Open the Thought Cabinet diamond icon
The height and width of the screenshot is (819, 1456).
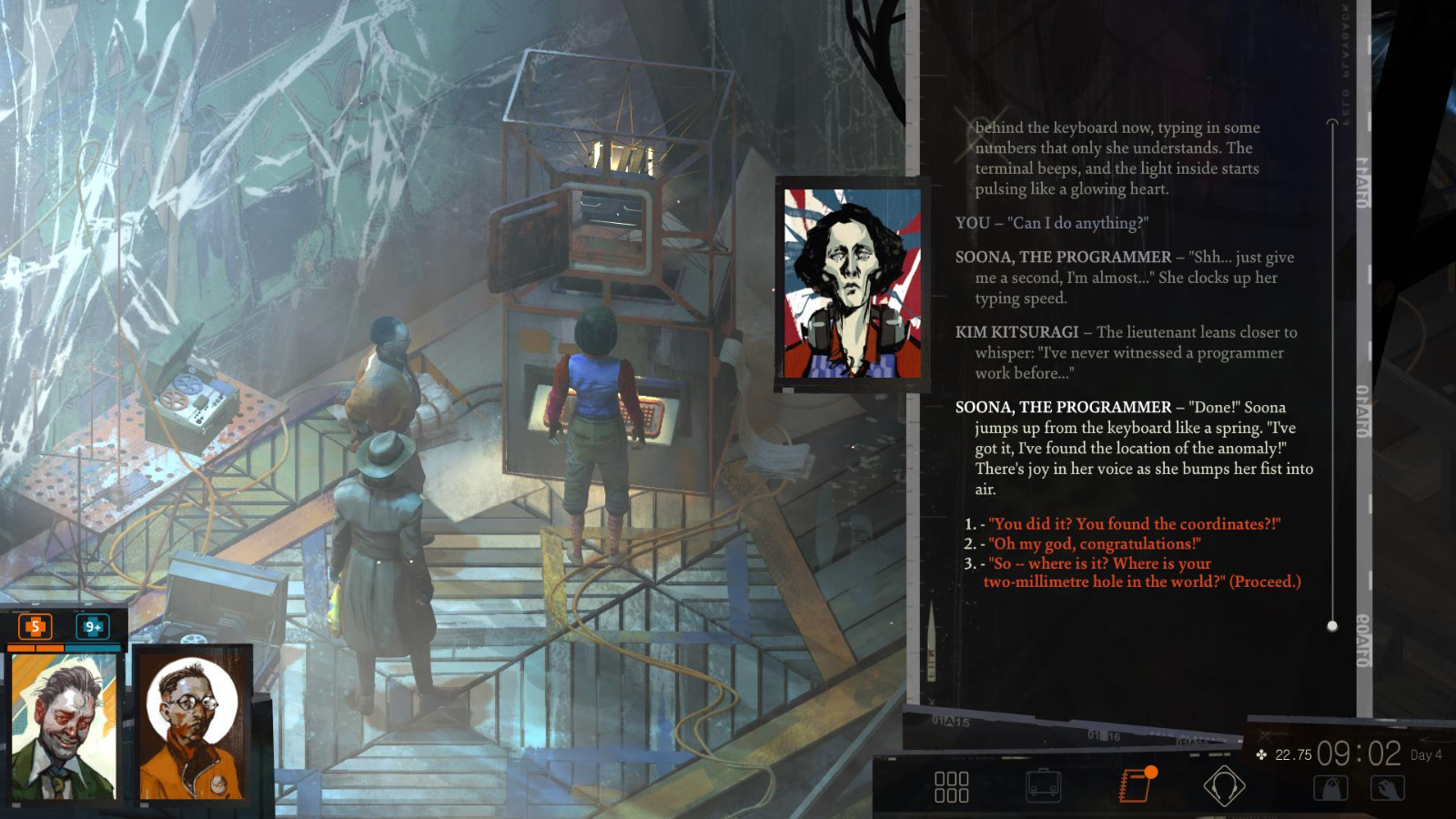point(1224,784)
